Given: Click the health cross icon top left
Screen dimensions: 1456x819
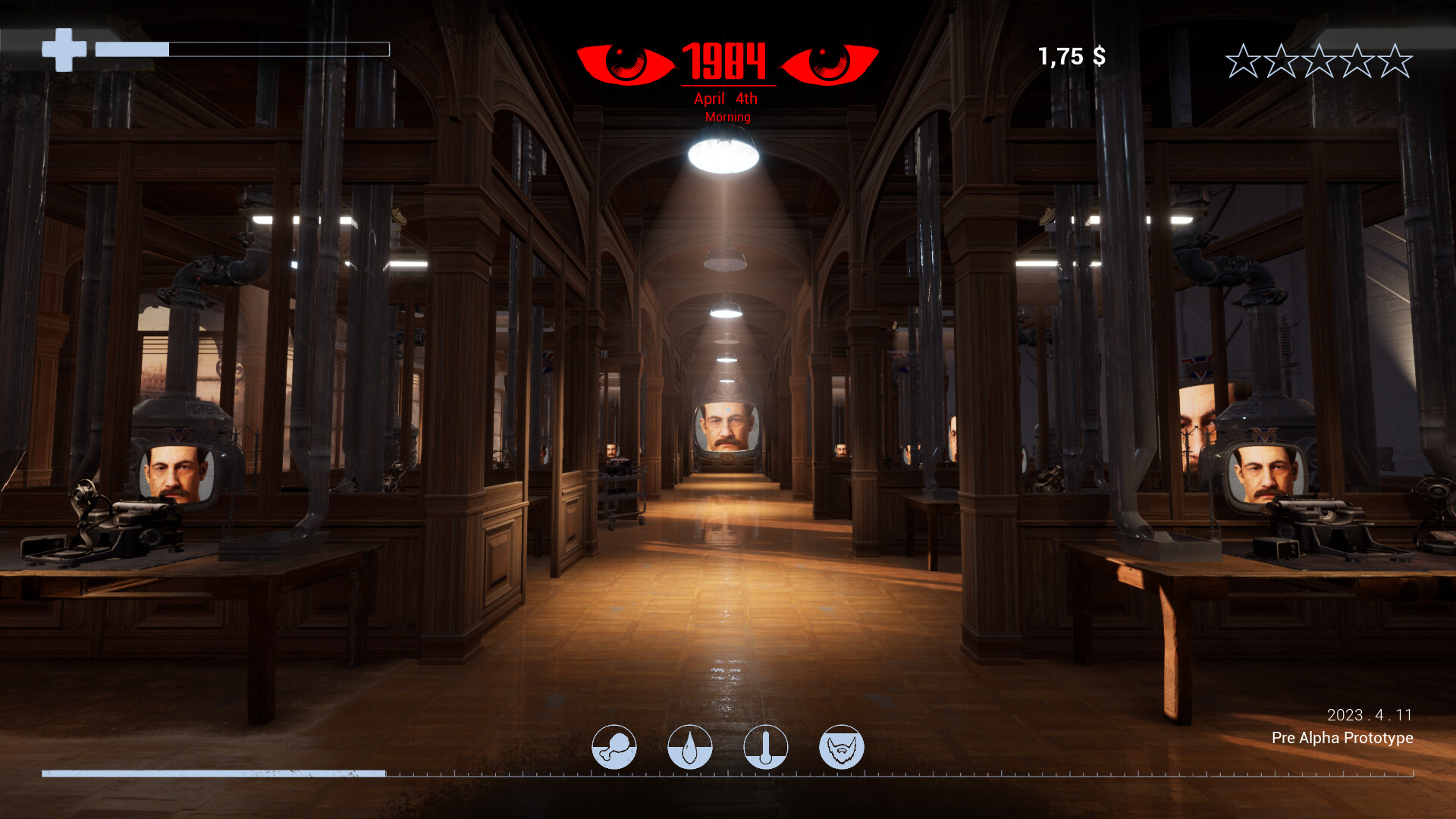Looking at the screenshot, I should [x=64, y=47].
